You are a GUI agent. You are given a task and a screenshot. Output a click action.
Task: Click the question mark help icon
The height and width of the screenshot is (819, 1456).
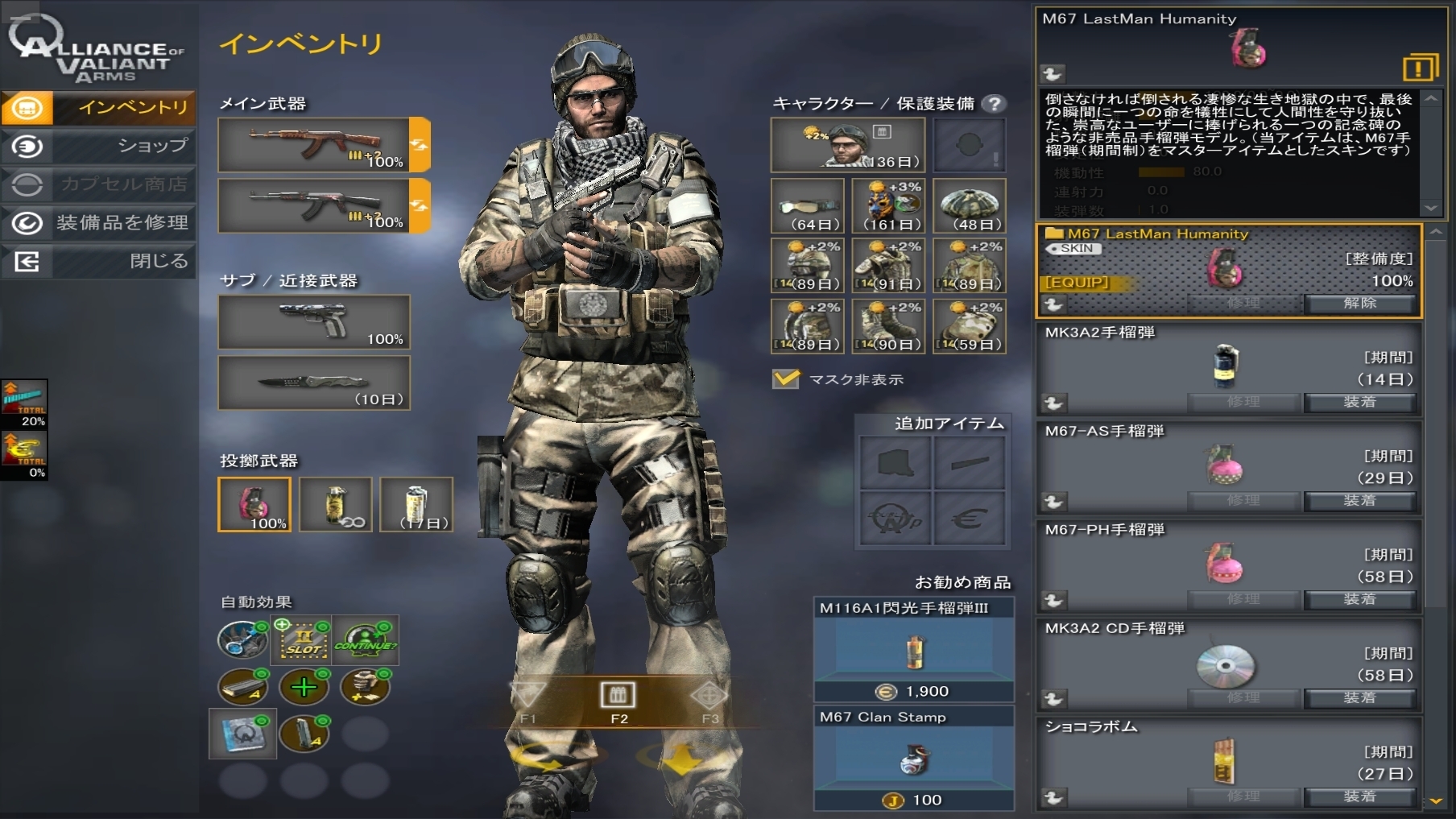pyautogui.click(x=995, y=103)
